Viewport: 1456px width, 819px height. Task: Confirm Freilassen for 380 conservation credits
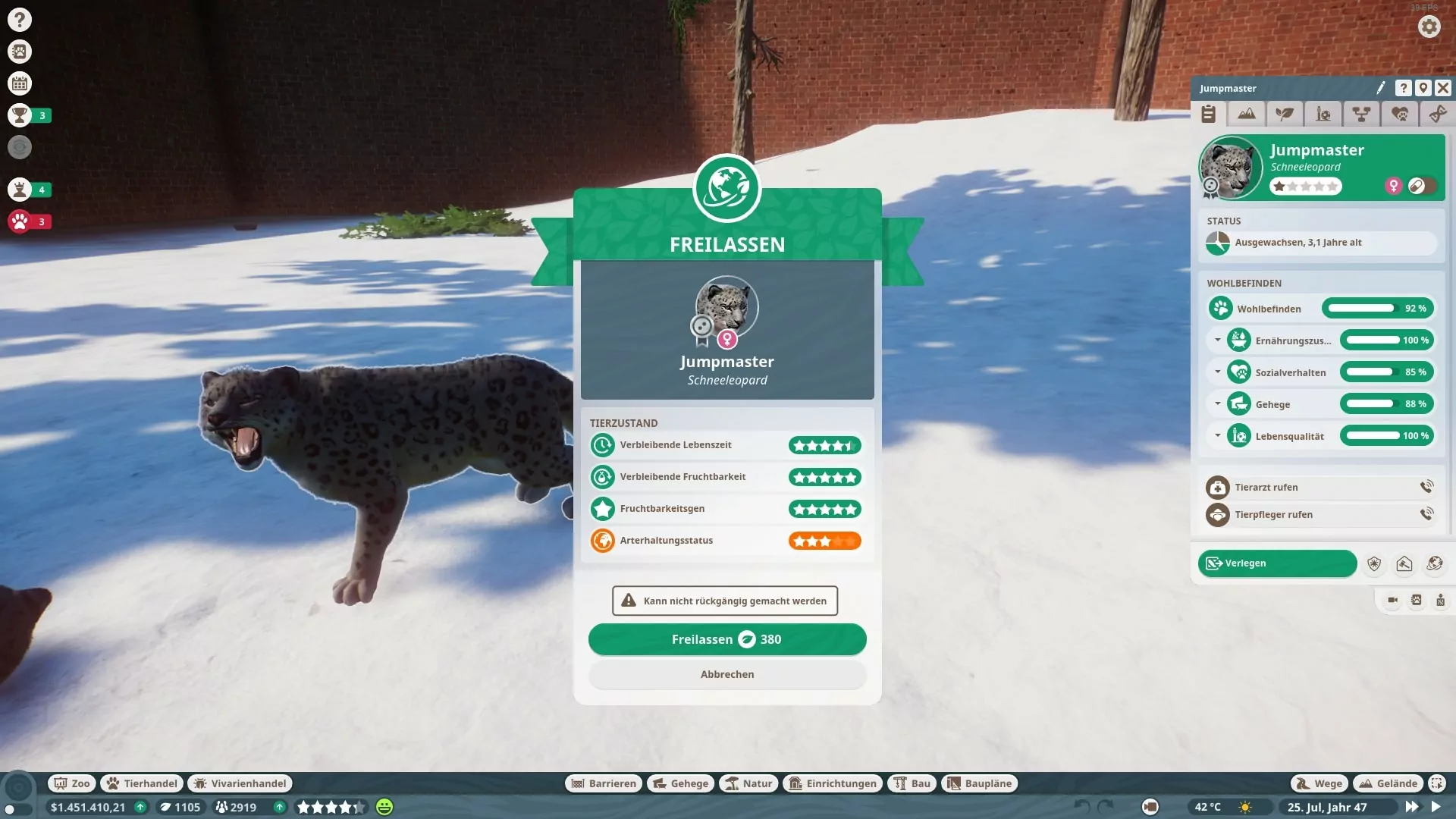[726, 639]
